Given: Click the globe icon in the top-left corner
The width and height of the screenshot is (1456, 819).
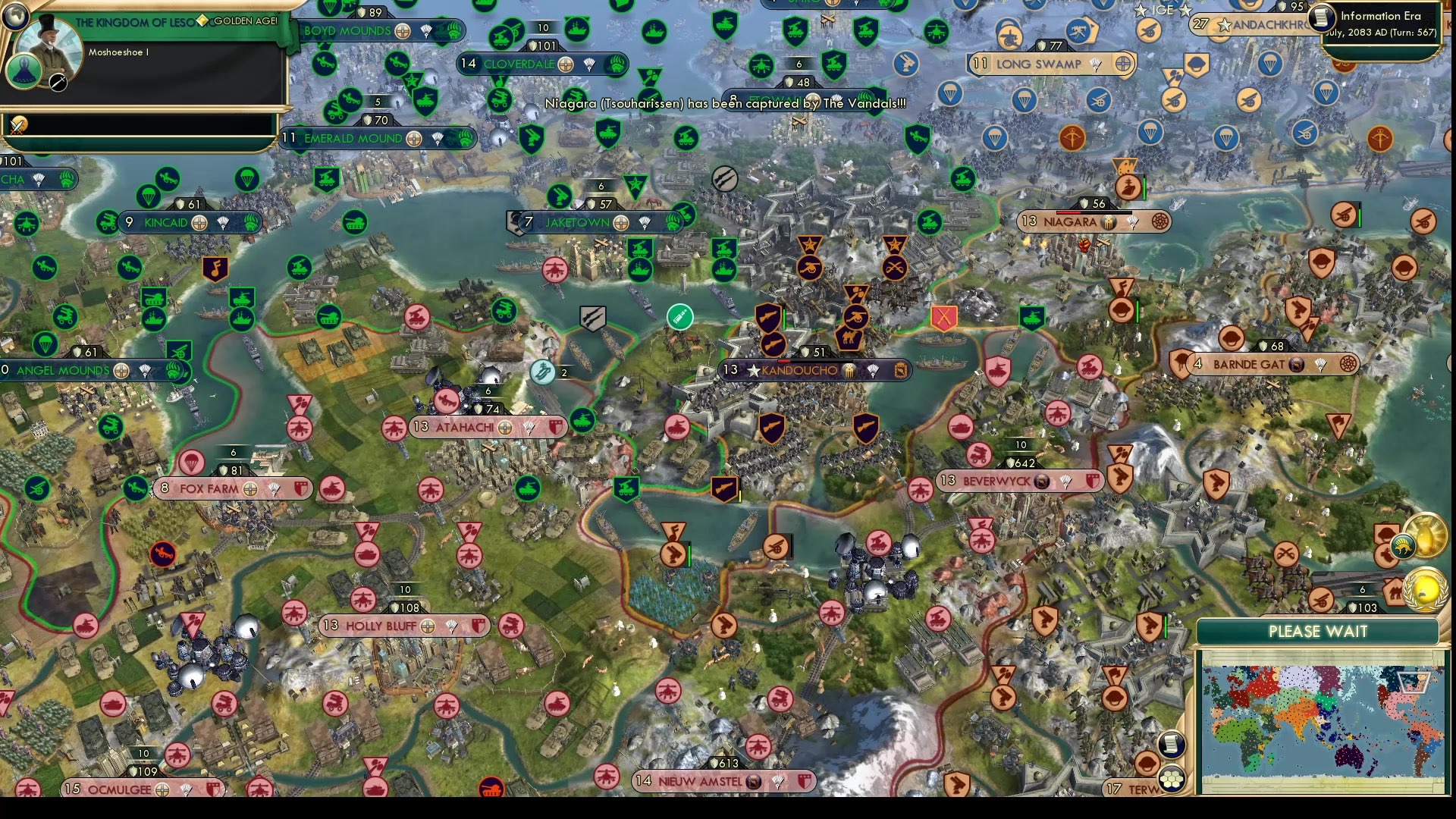Looking at the screenshot, I should coord(14,17).
